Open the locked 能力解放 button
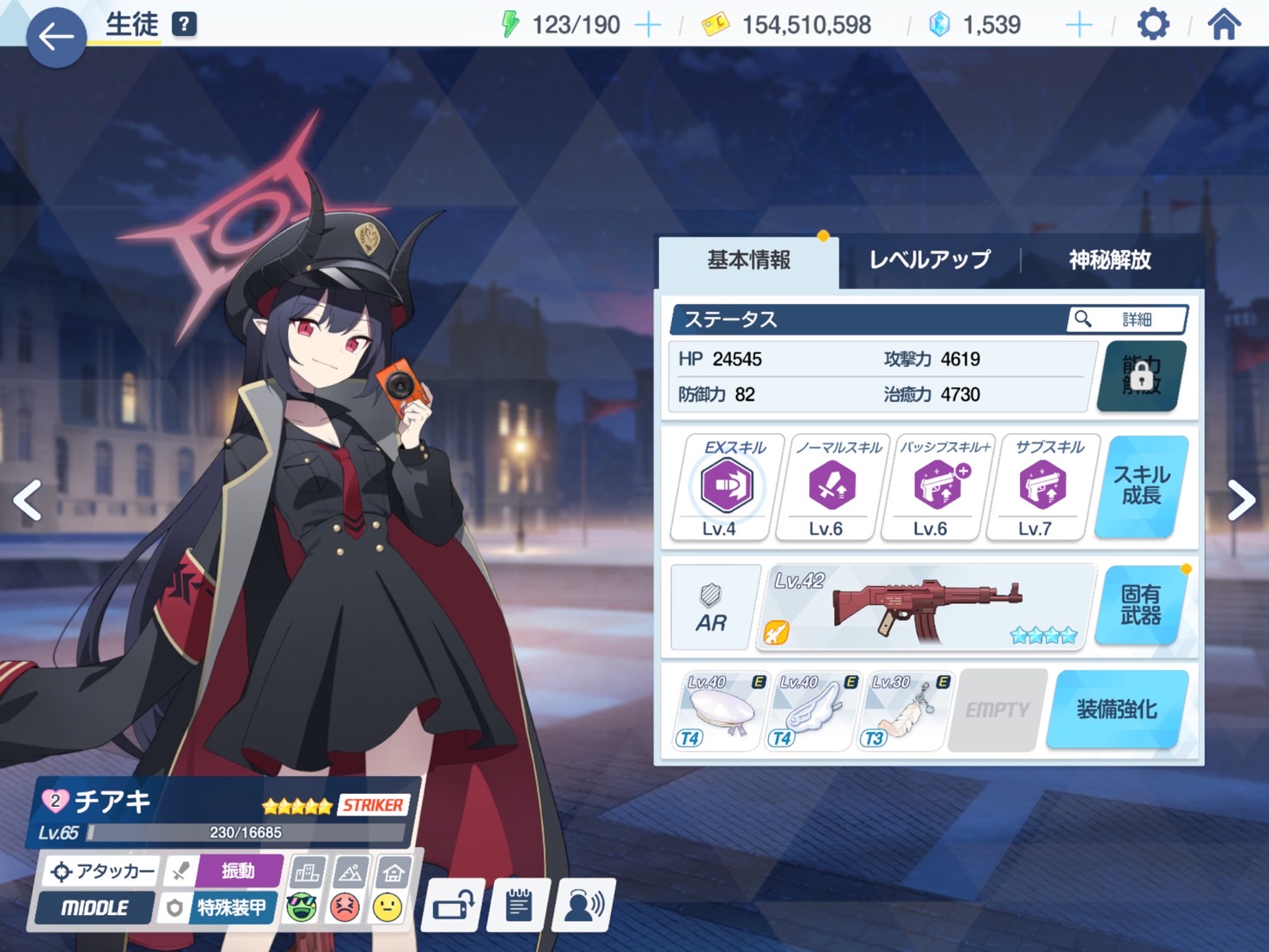 (x=1141, y=376)
